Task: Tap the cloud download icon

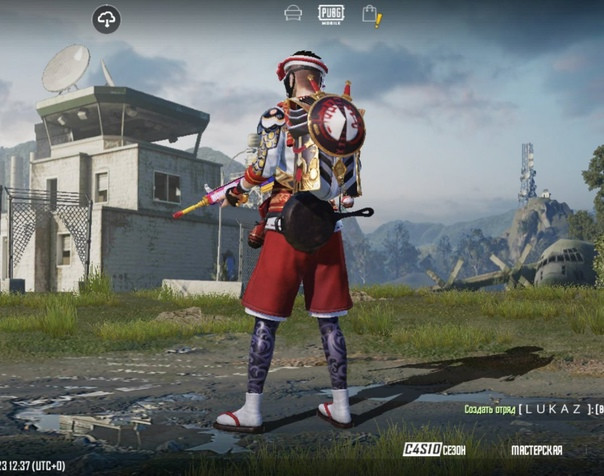Action: tap(105, 18)
